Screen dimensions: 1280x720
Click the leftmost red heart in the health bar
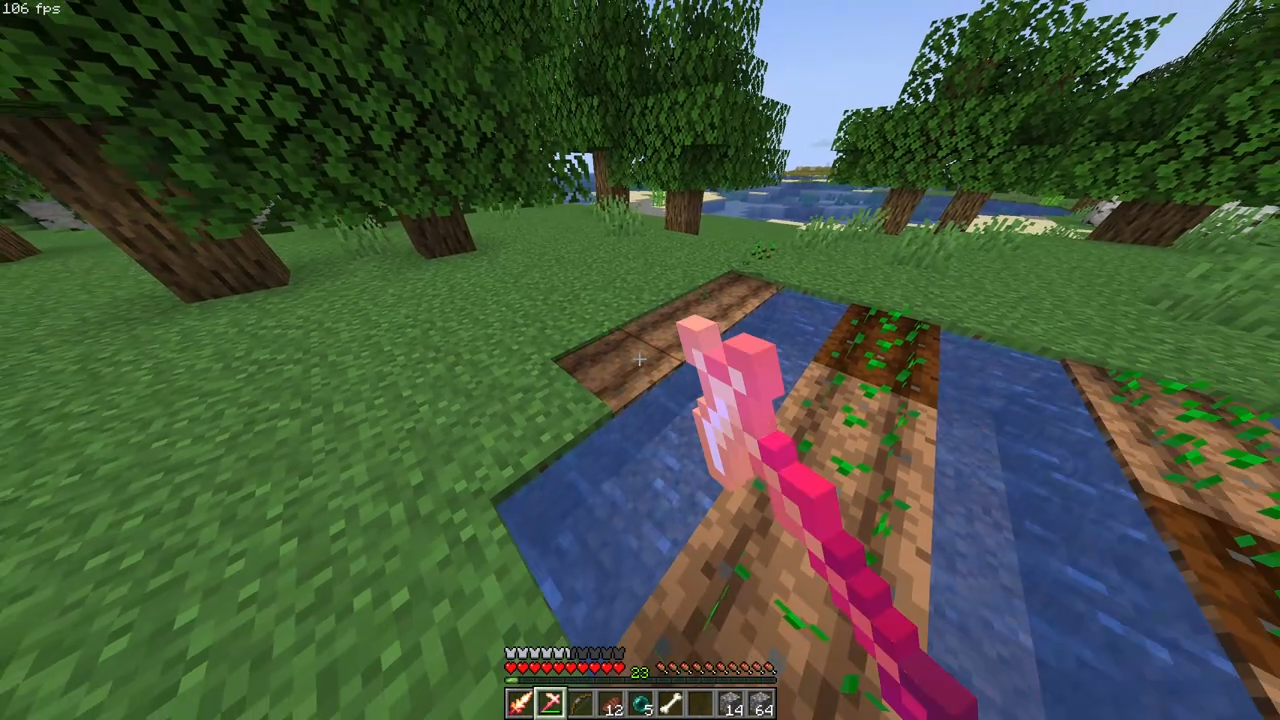[x=511, y=668]
